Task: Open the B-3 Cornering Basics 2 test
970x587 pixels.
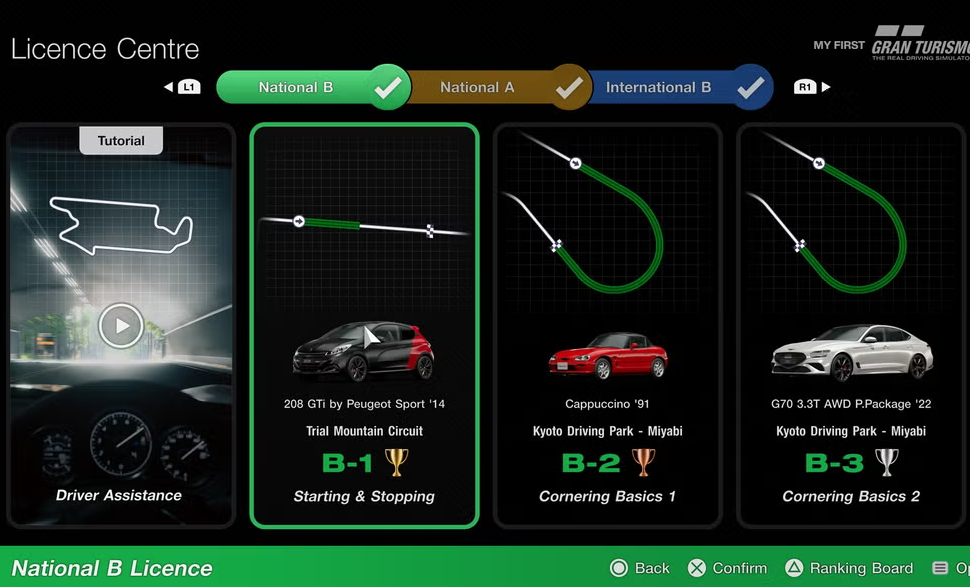Action: (x=851, y=325)
